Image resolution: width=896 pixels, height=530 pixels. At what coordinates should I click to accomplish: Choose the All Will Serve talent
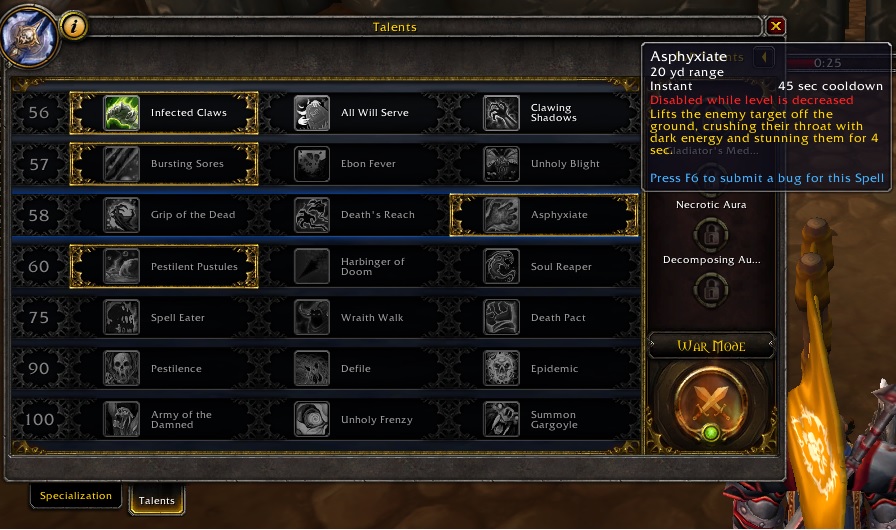(354, 113)
